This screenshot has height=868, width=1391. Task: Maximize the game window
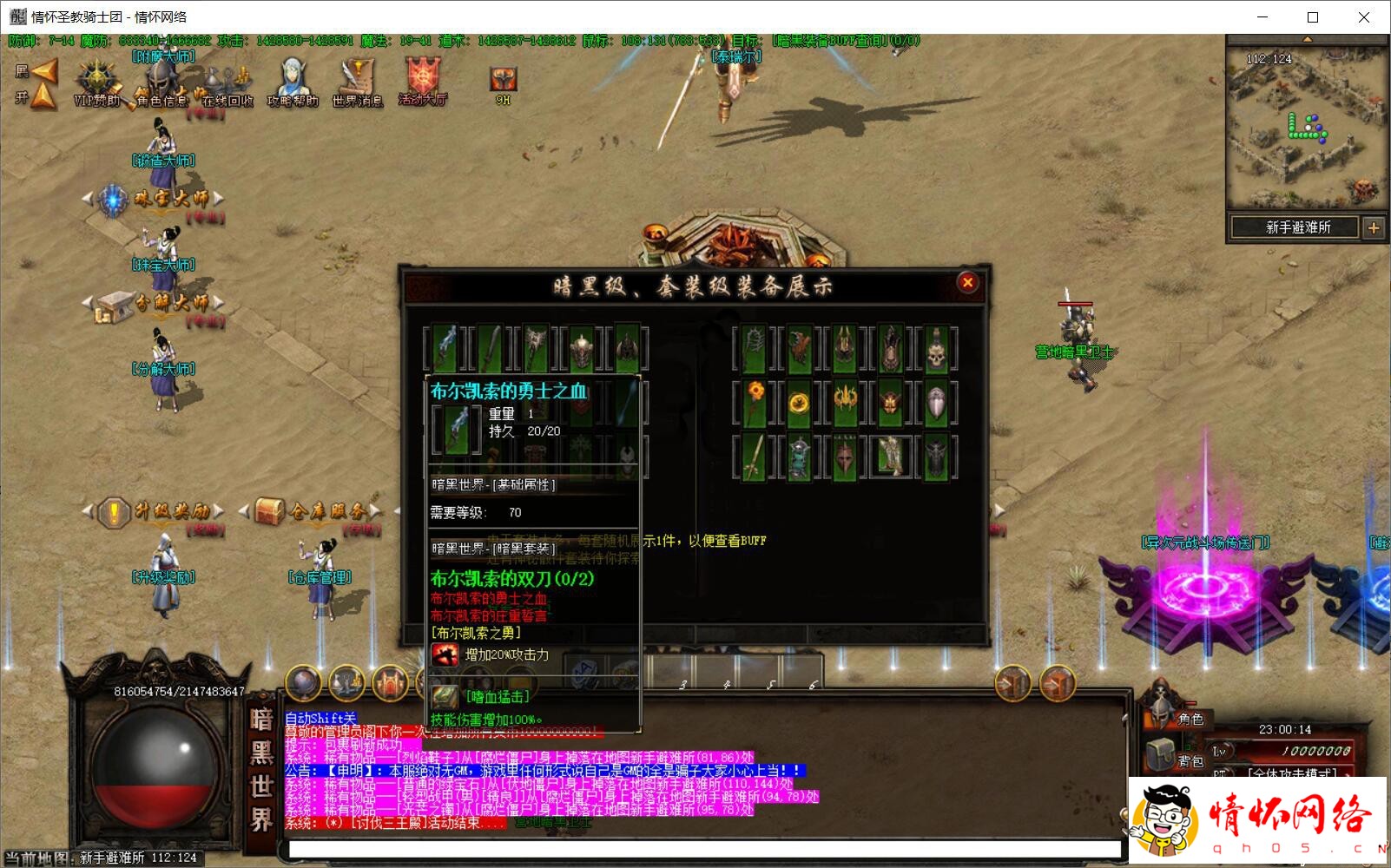(1313, 17)
